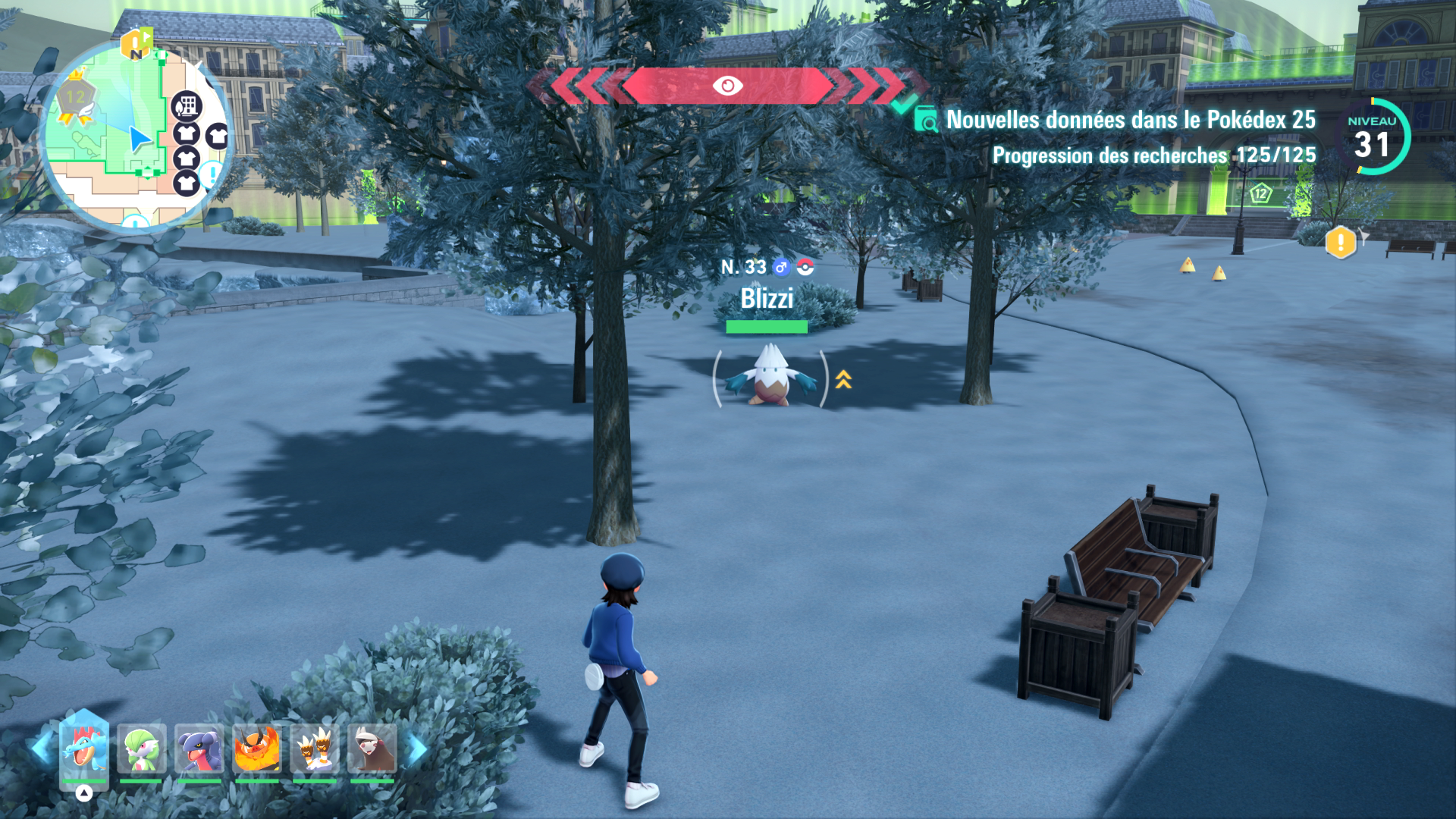This screenshot has height=819, width=1456.
Task: Choose the Gardevoir party slot
Action: [x=141, y=749]
